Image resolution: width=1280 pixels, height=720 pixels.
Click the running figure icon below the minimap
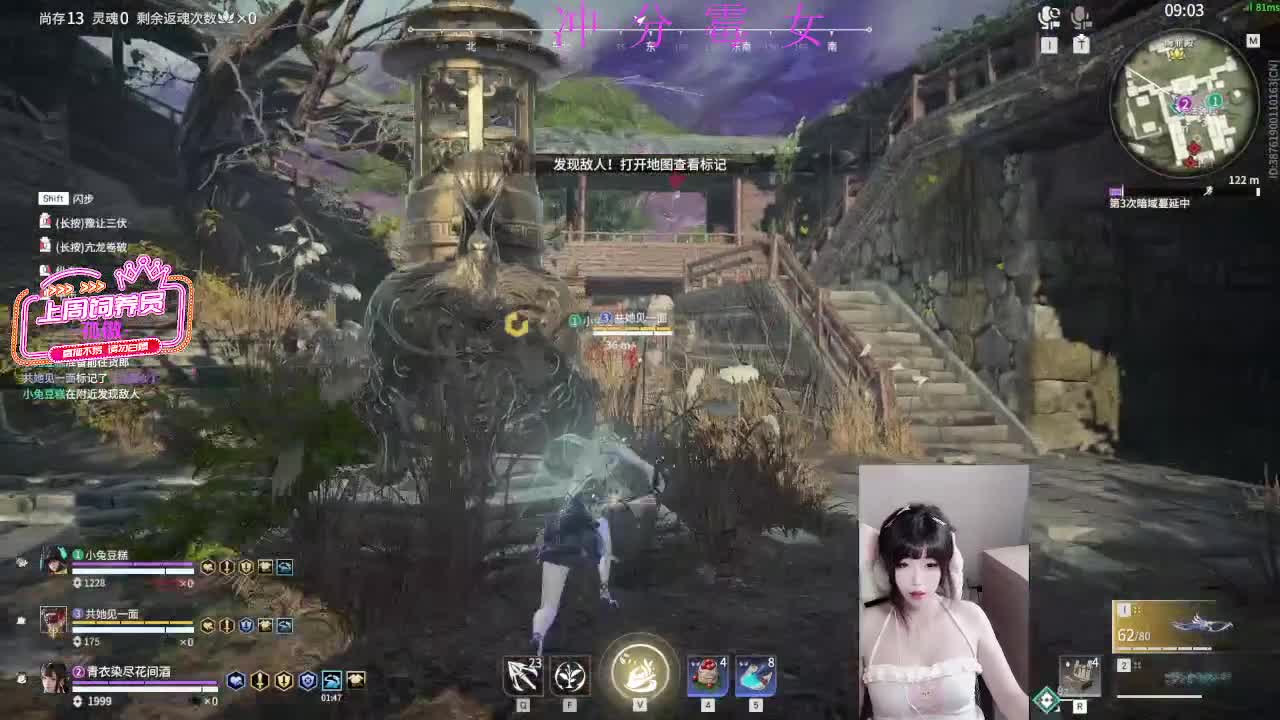(x=1207, y=192)
